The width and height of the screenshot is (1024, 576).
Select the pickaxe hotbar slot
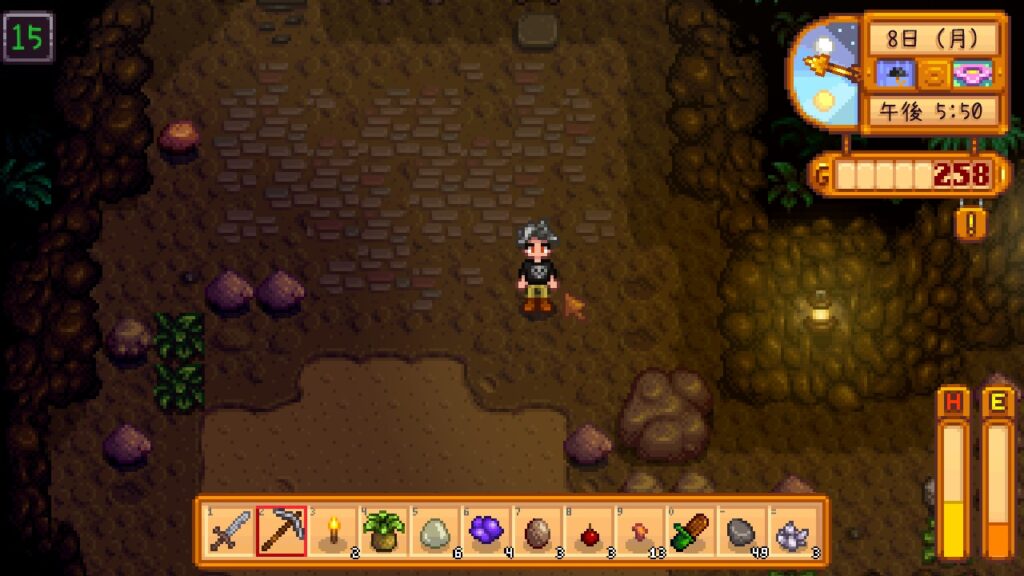[x=281, y=531]
